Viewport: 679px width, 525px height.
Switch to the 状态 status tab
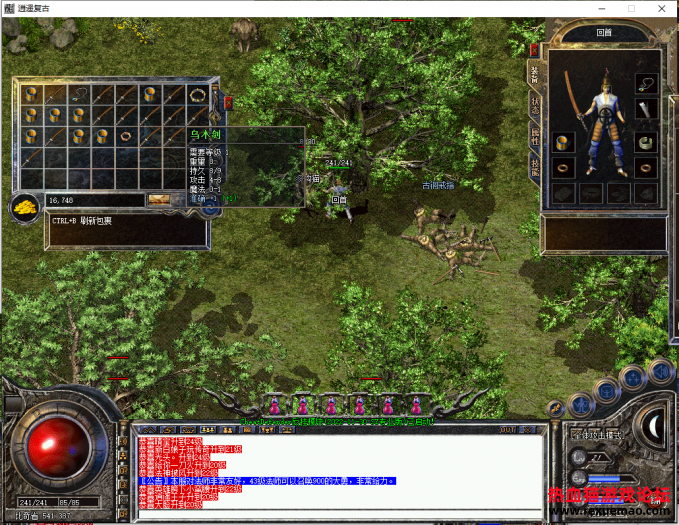536,105
